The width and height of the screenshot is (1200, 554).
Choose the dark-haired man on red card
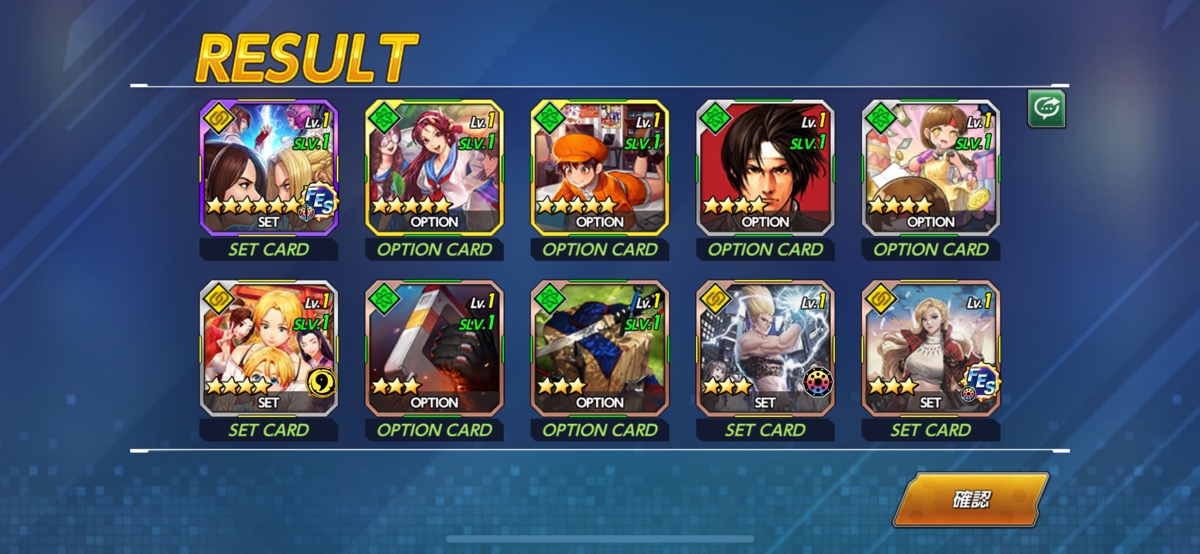pyautogui.click(x=765, y=167)
